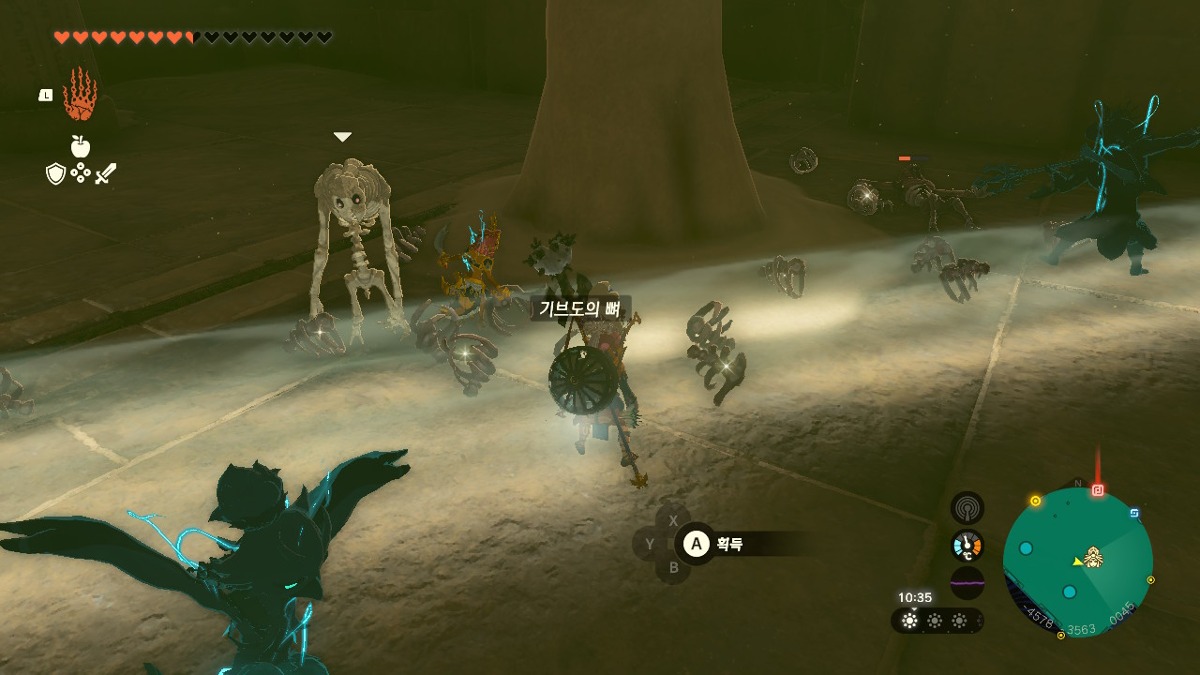The width and height of the screenshot is (1200, 675).
Task: Check the temperature gauge icon
Action: [967, 545]
